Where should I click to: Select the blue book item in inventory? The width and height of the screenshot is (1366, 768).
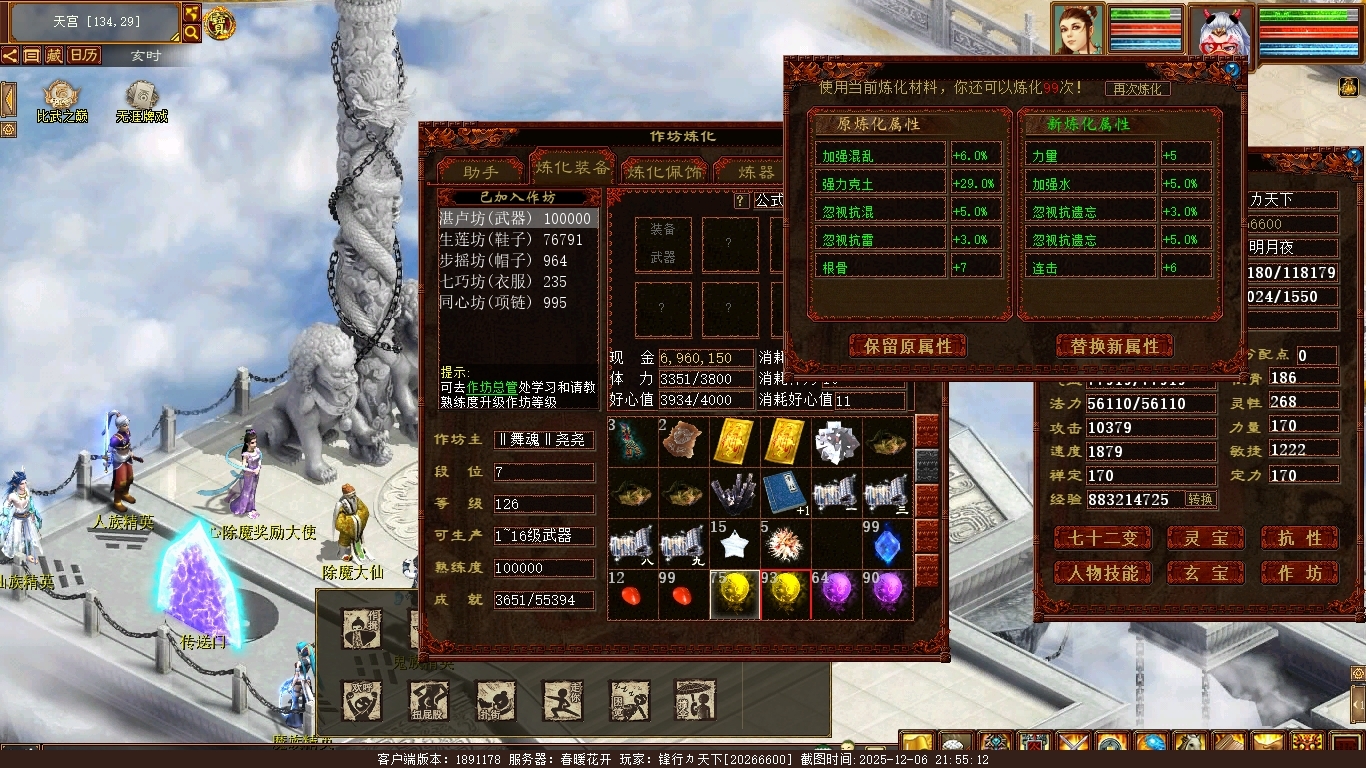pos(785,493)
